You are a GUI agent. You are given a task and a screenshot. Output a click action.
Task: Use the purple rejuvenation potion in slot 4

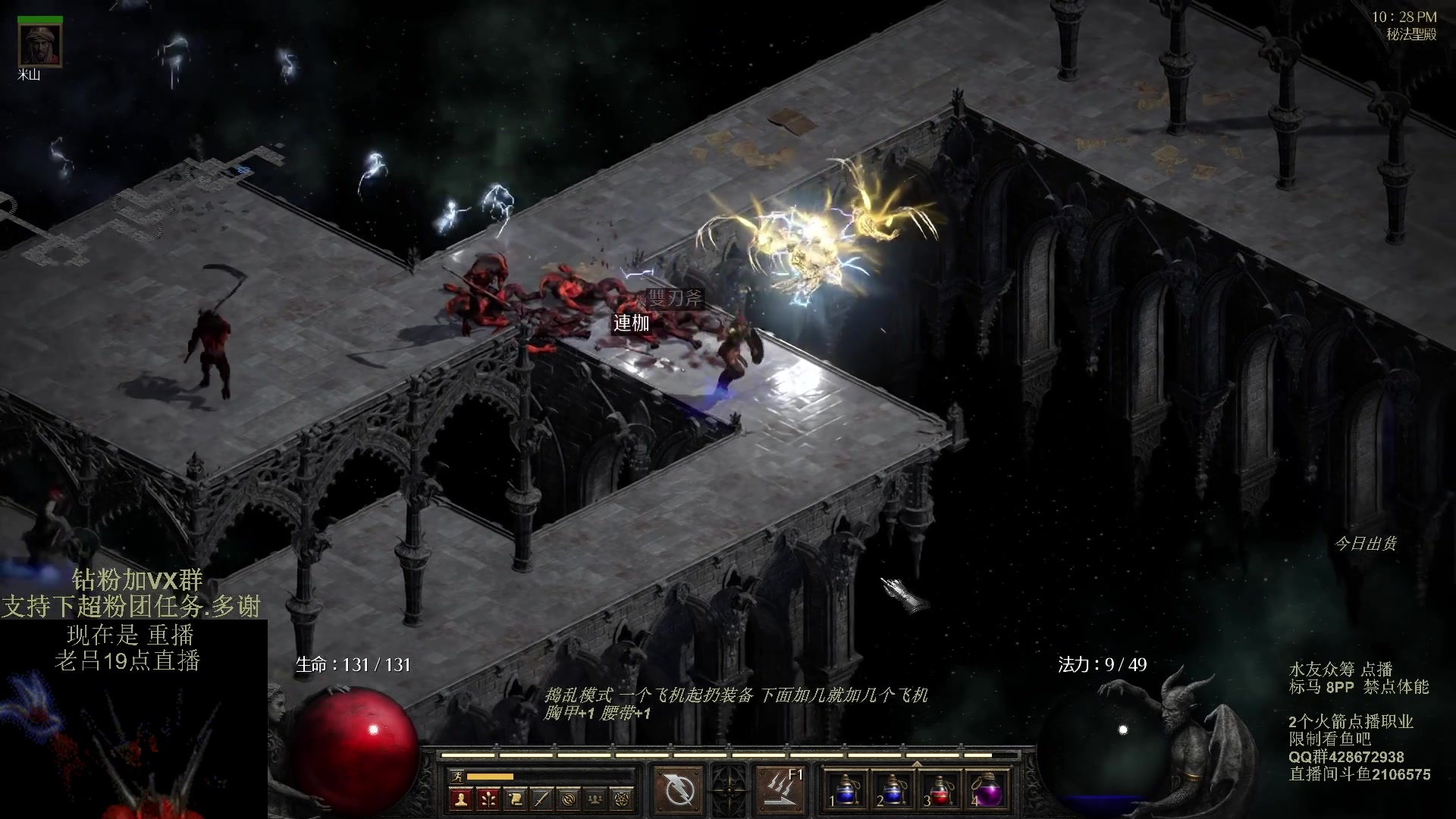tap(988, 789)
